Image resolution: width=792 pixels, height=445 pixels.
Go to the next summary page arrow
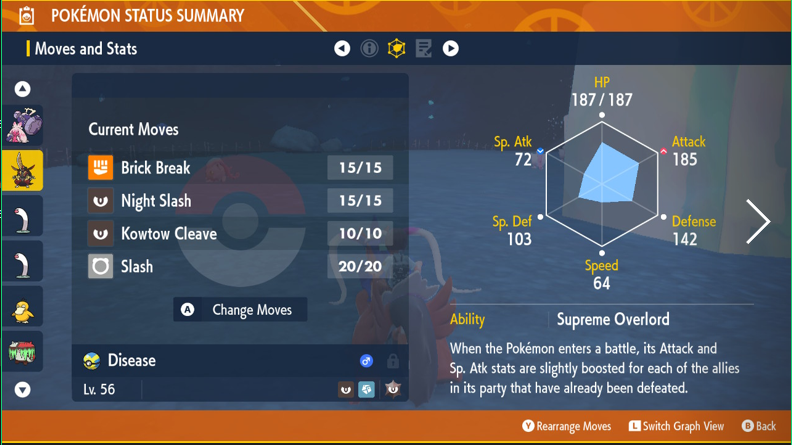click(451, 48)
